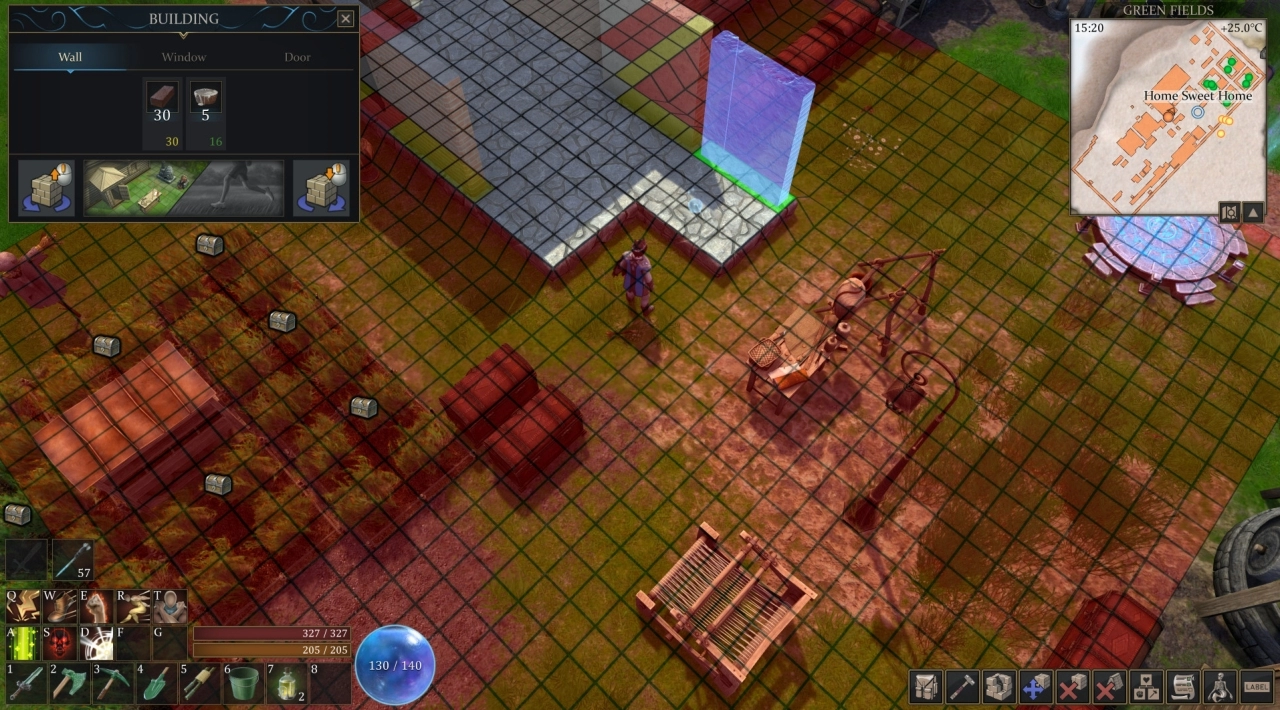1280x710 pixels.
Task: Select the sword in hotbar slot 1
Action: coord(26,684)
